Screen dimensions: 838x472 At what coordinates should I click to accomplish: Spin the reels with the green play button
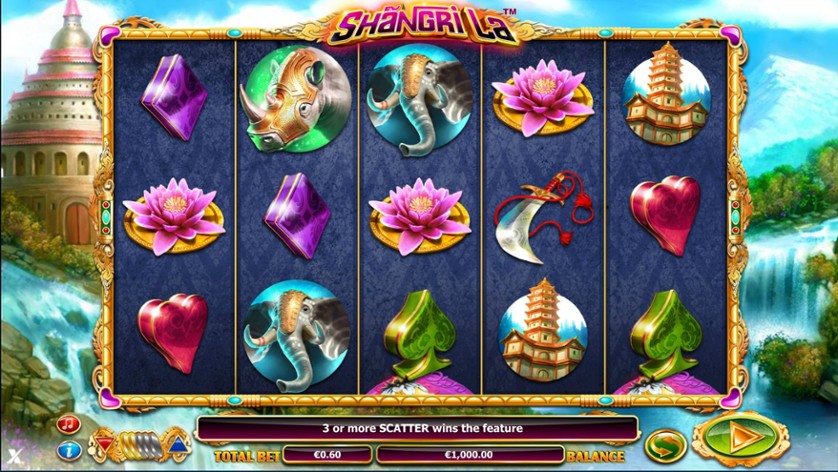point(740,441)
